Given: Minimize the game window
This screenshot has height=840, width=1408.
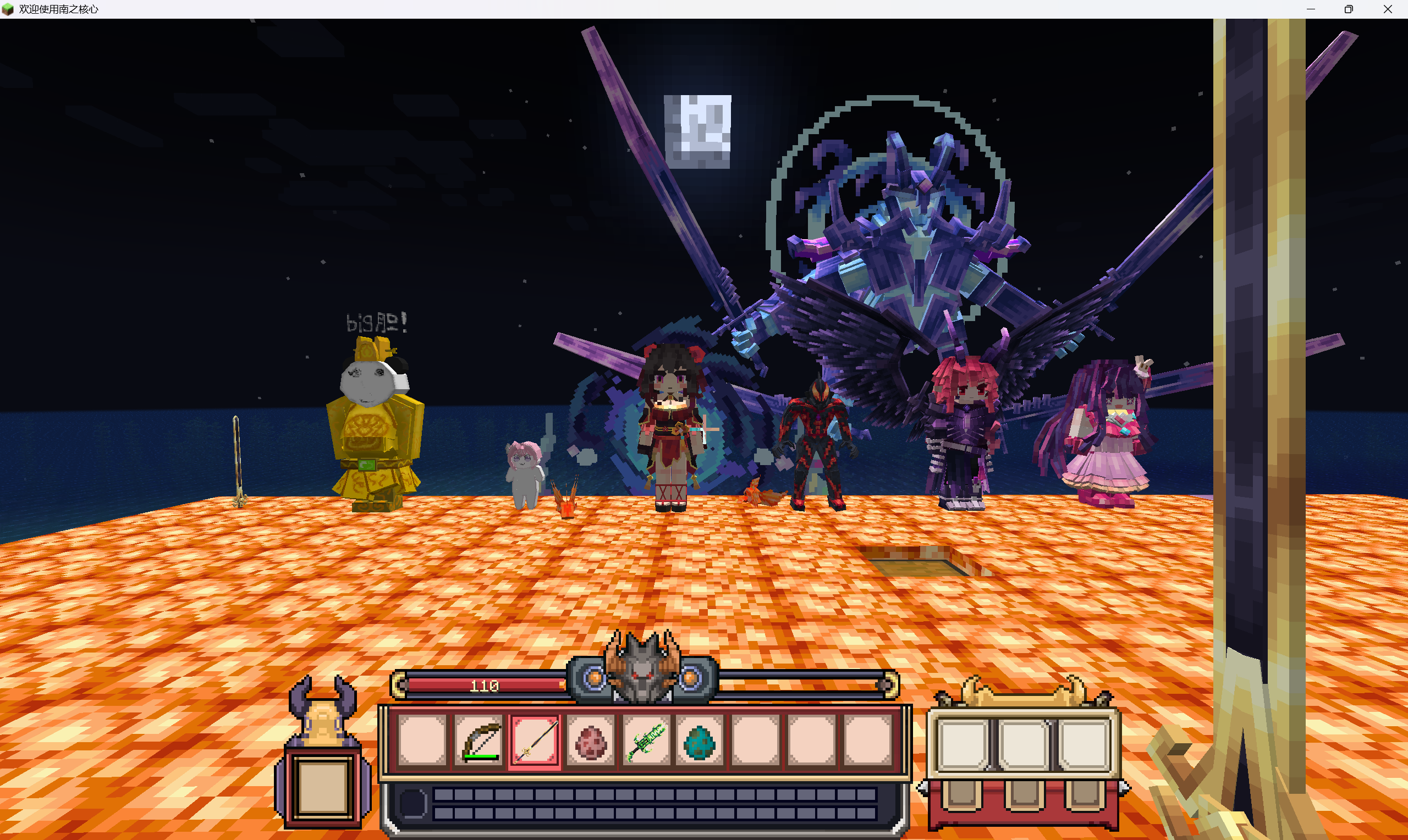Looking at the screenshot, I should click(1311, 9).
